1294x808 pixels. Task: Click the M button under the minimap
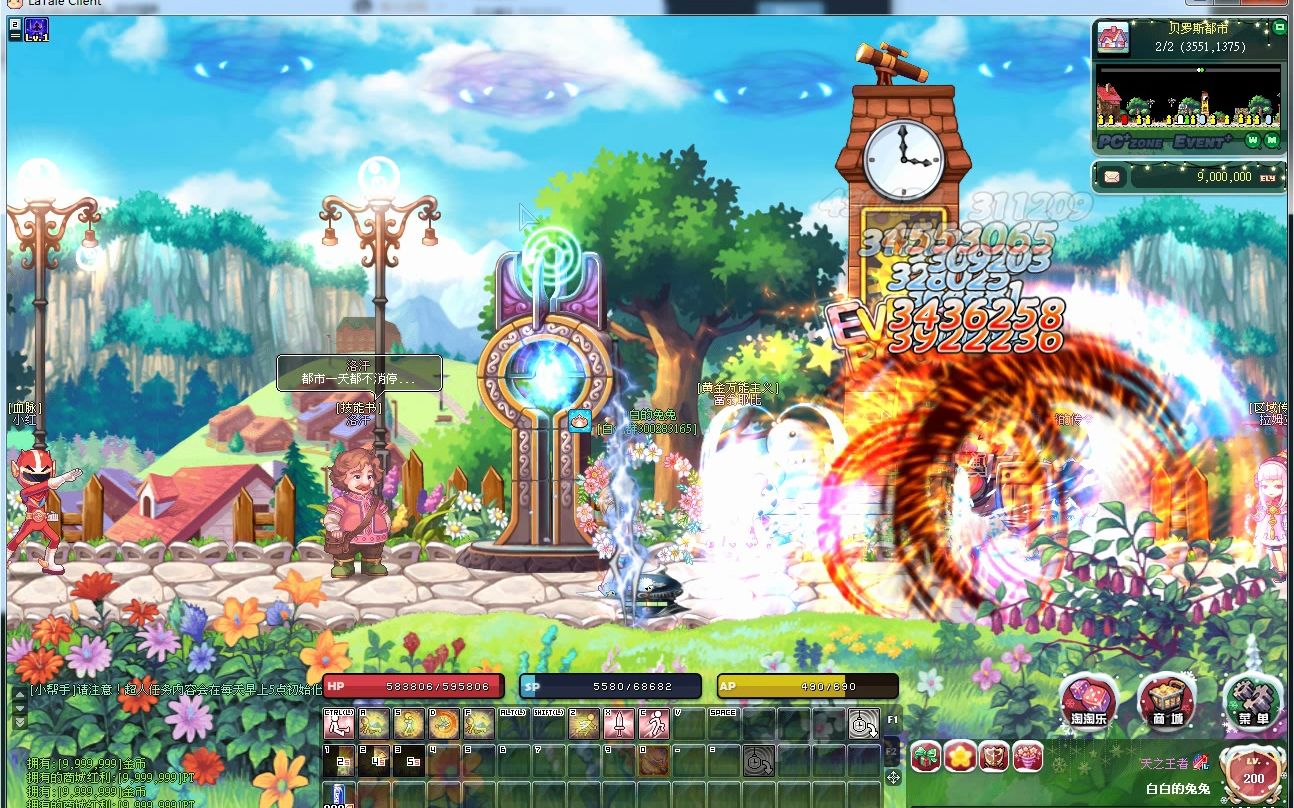(x=1271, y=140)
